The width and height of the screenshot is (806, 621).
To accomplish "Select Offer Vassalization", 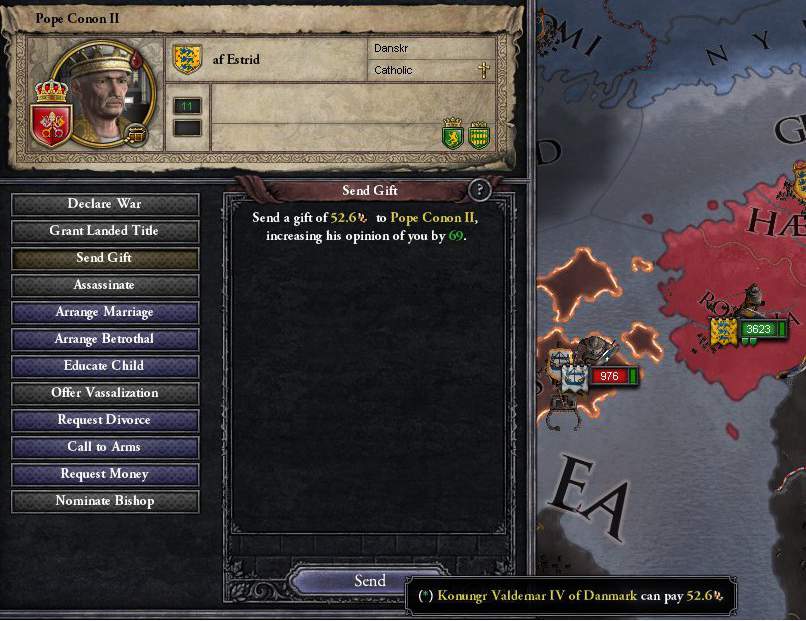I will pyautogui.click(x=105, y=393).
